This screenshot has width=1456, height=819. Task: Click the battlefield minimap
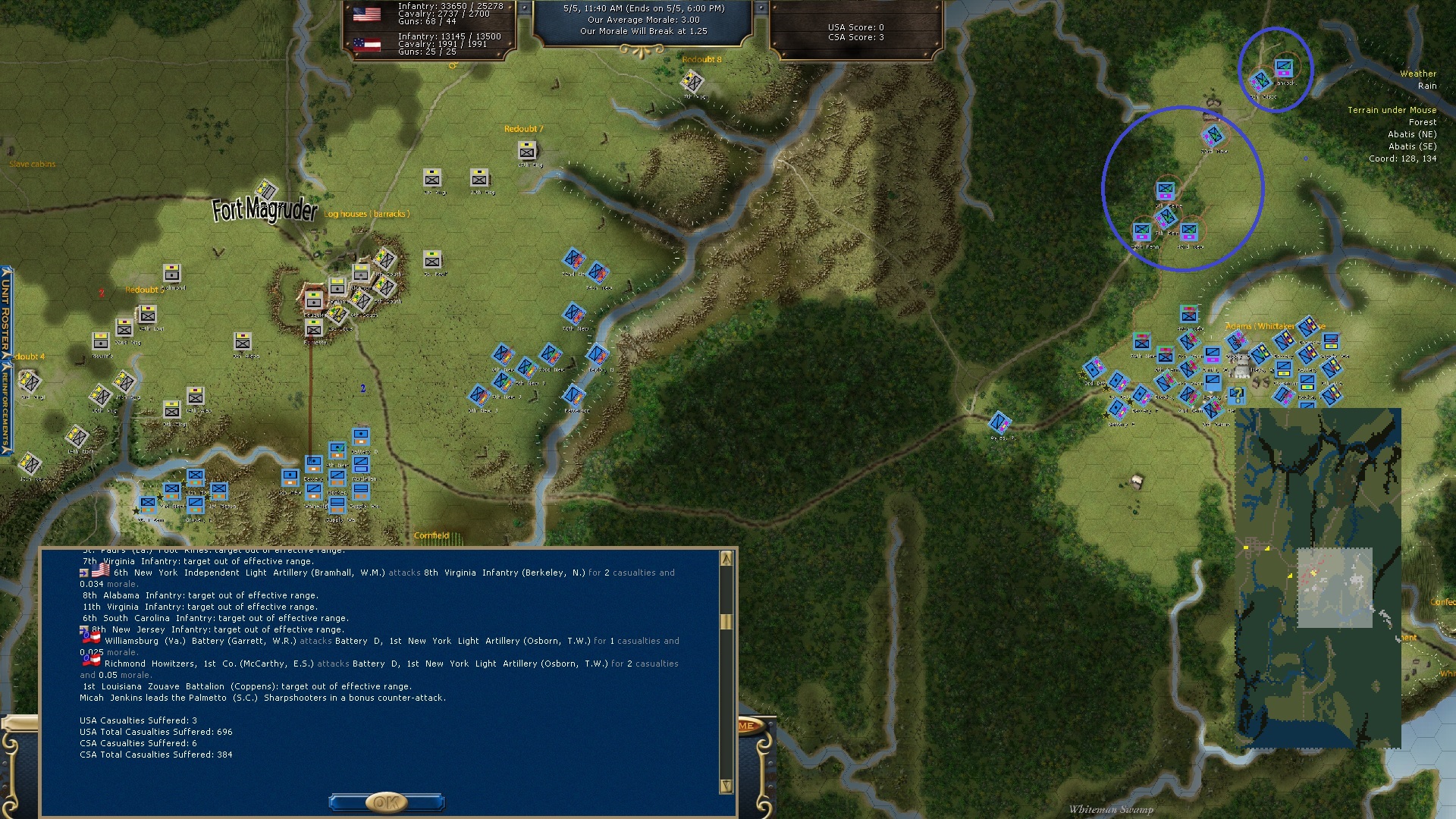pyautogui.click(x=1318, y=578)
